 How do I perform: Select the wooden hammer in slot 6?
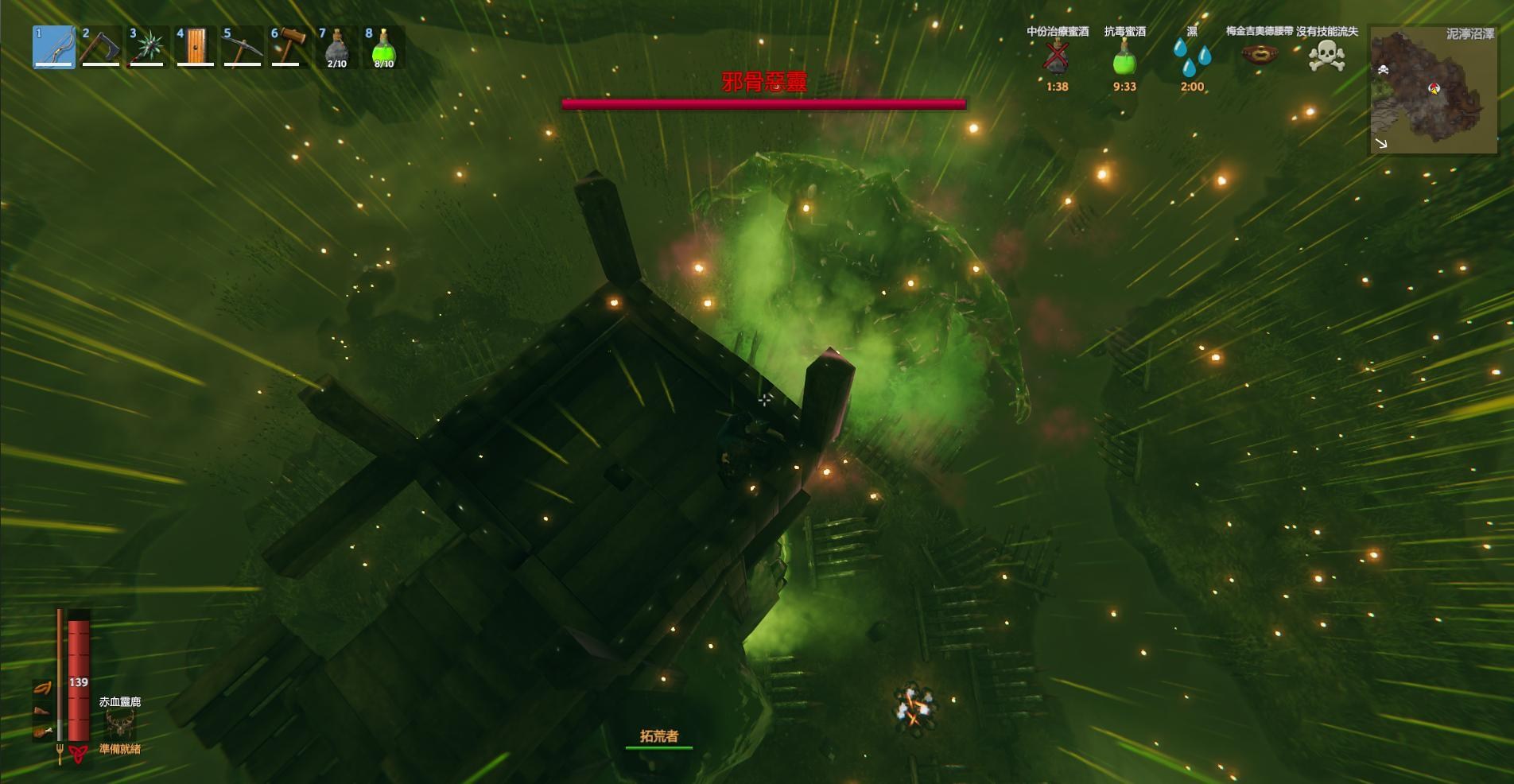(x=289, y=47)
